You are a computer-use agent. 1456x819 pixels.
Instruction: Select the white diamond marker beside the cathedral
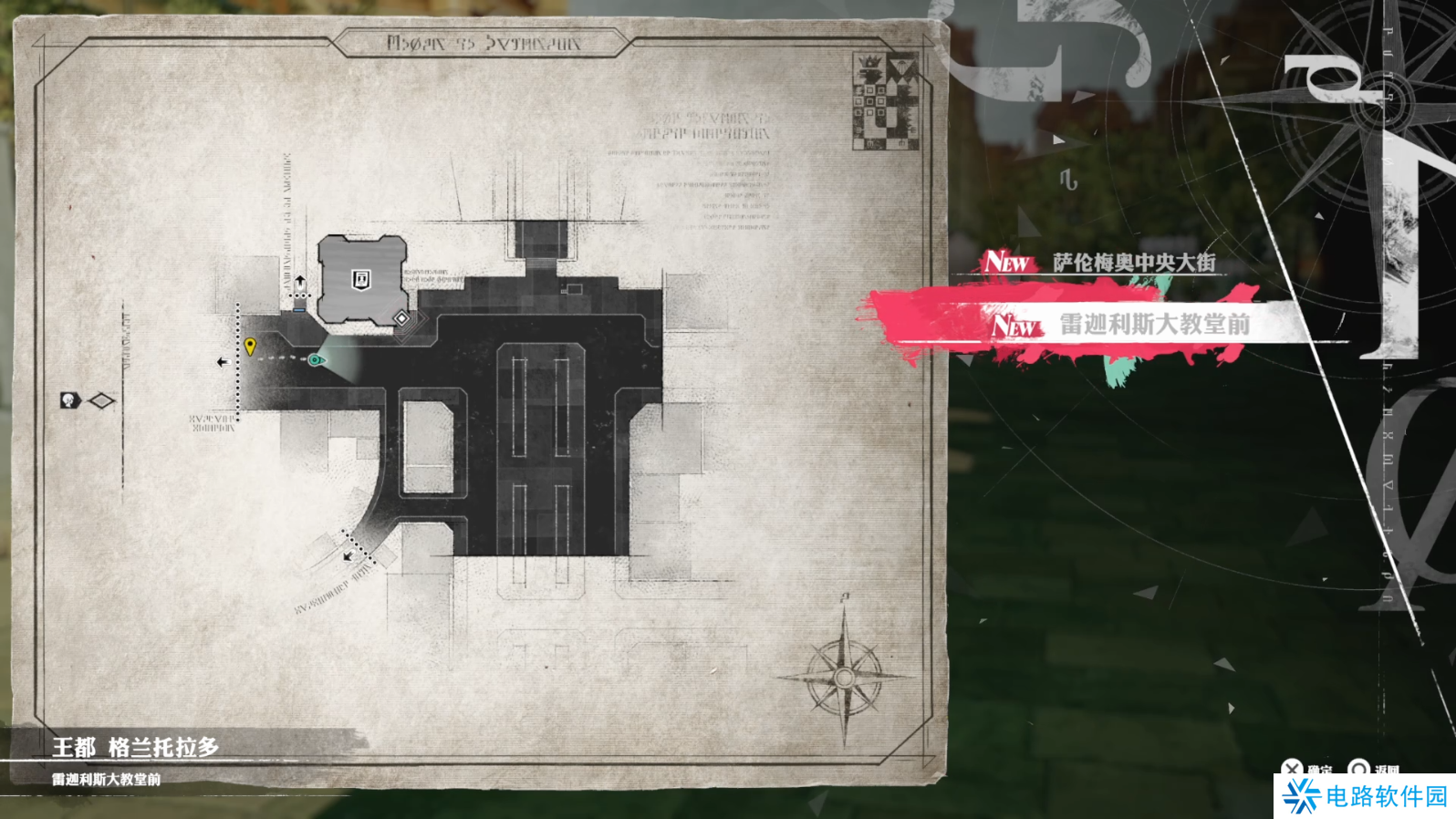pos(401,317)
